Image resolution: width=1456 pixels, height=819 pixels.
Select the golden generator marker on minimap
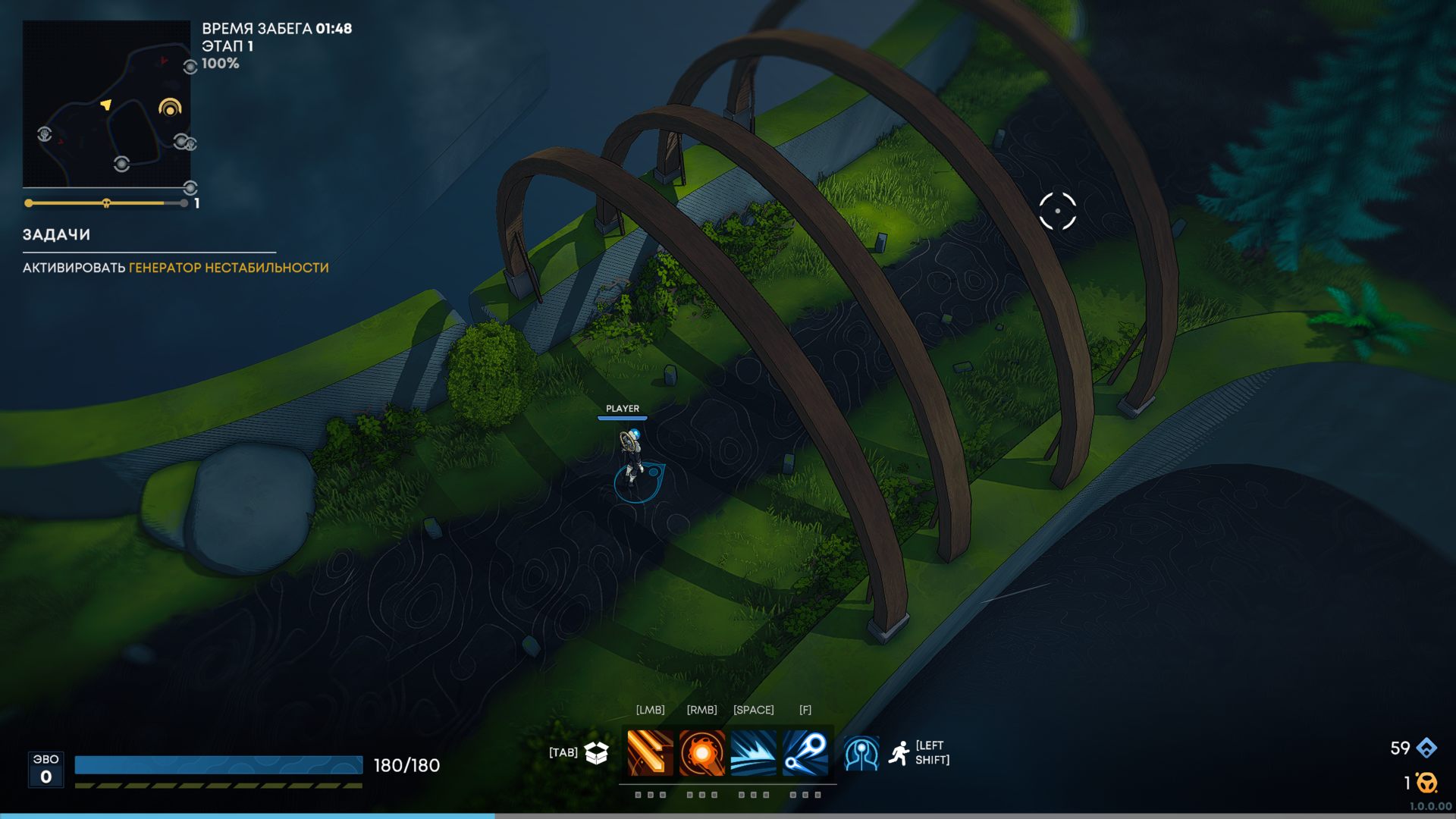[170, 108]
